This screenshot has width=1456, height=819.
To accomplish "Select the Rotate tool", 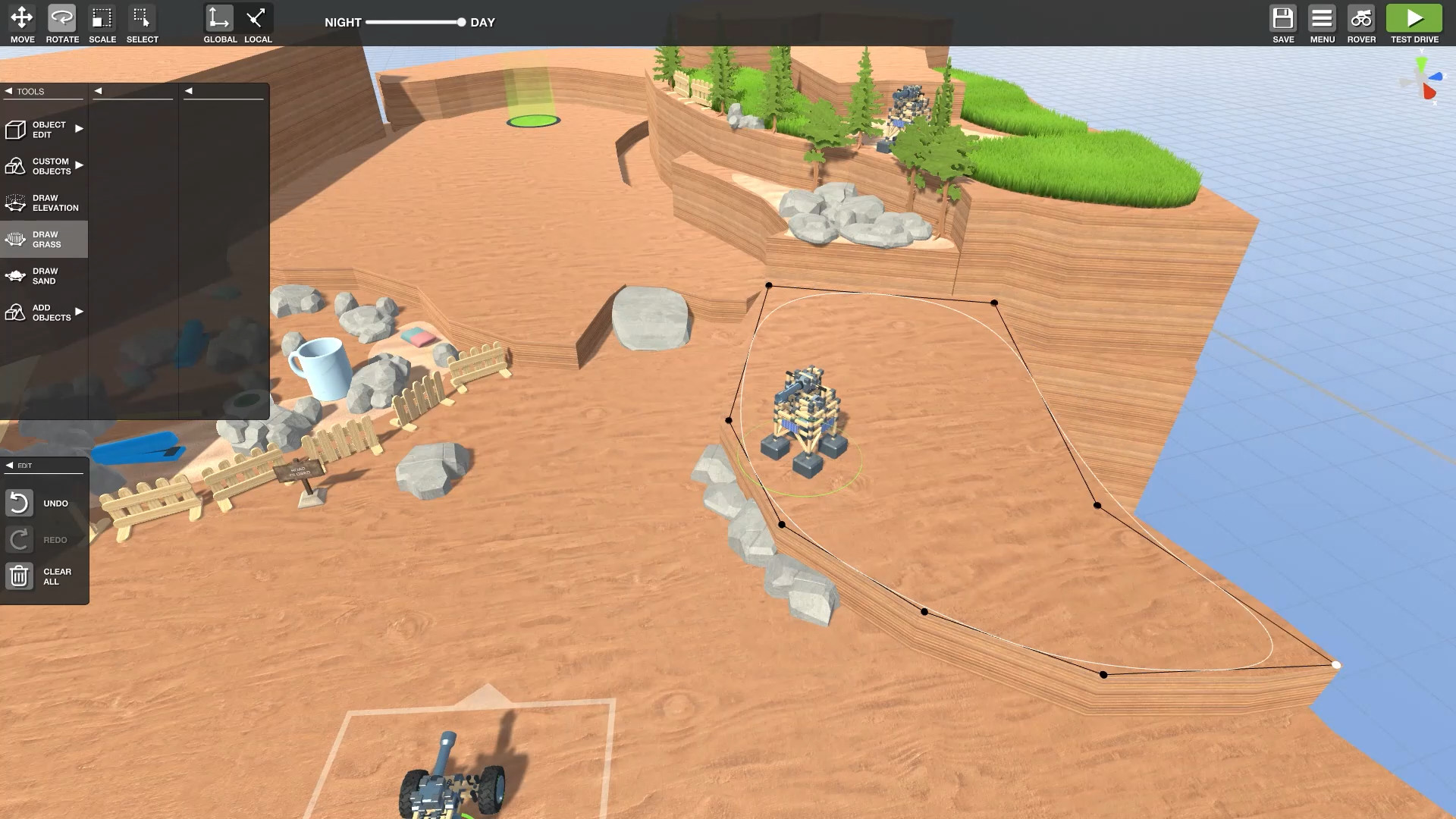I will pos(61,19).
